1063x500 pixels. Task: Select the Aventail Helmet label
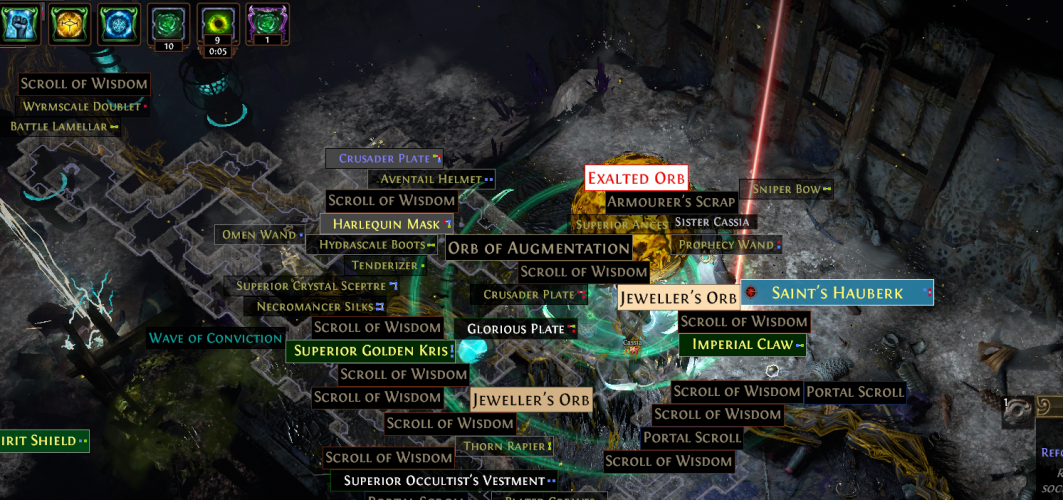point(431,179)
